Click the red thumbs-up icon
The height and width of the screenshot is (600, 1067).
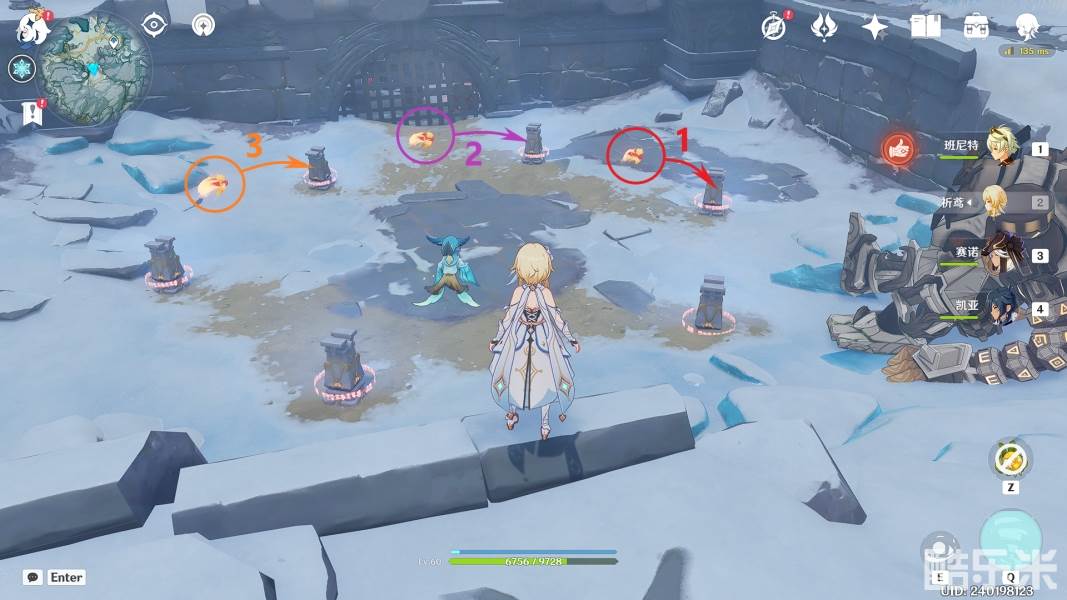pos(899,148)
